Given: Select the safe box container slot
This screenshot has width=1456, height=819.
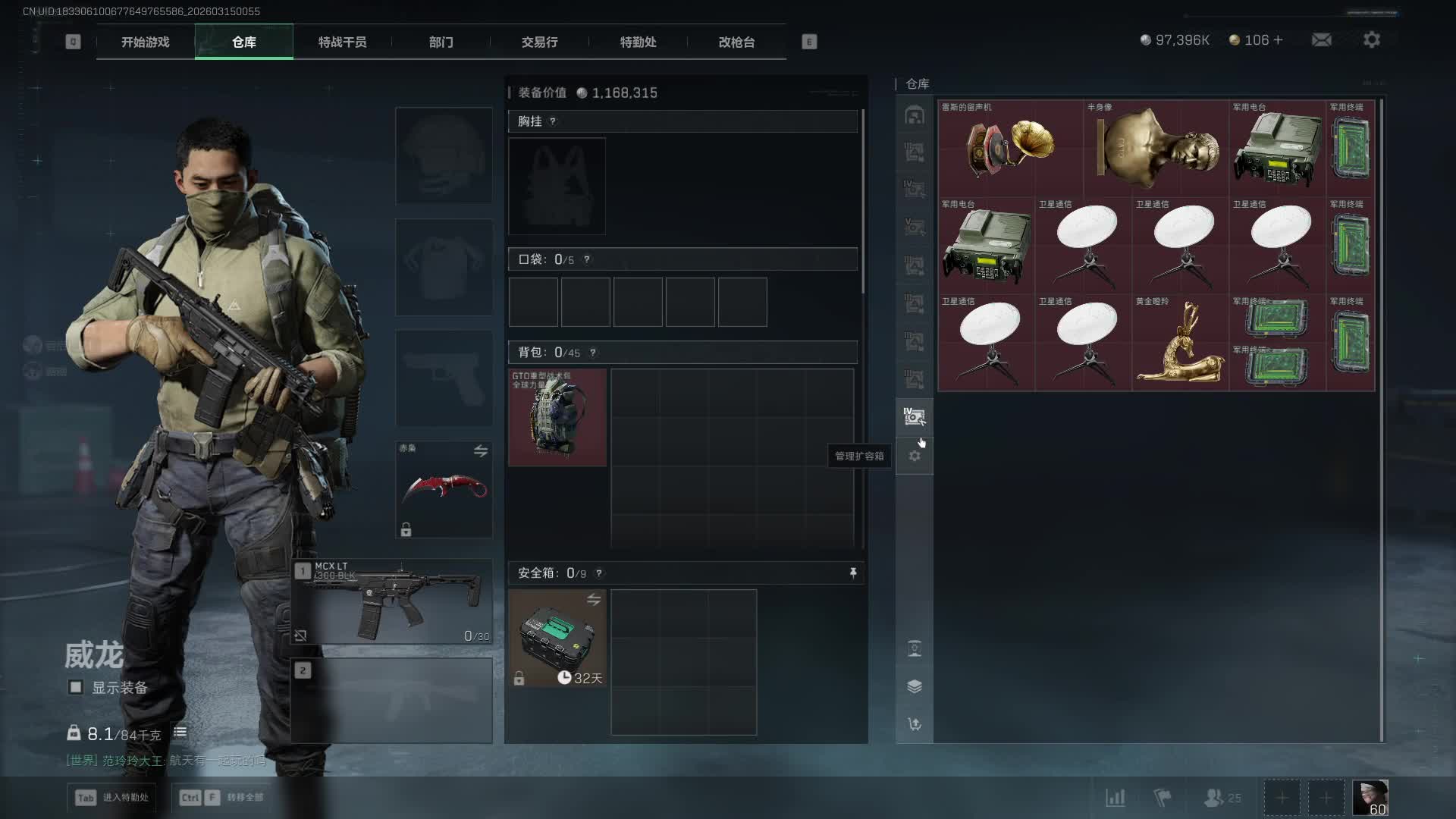Looking at the screenshot, I should click(557, 639).
